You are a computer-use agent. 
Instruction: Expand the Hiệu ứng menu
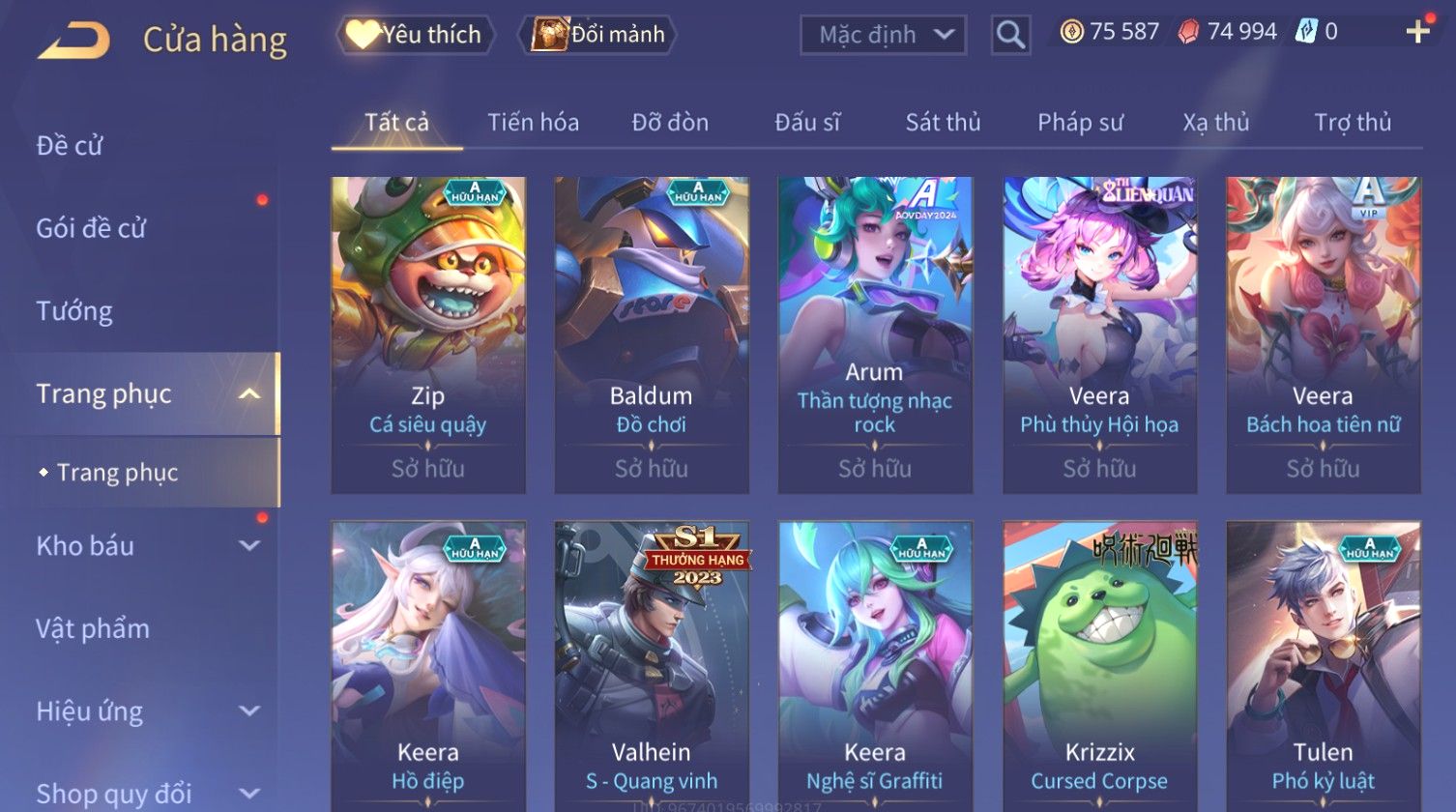tap(145, 711)
